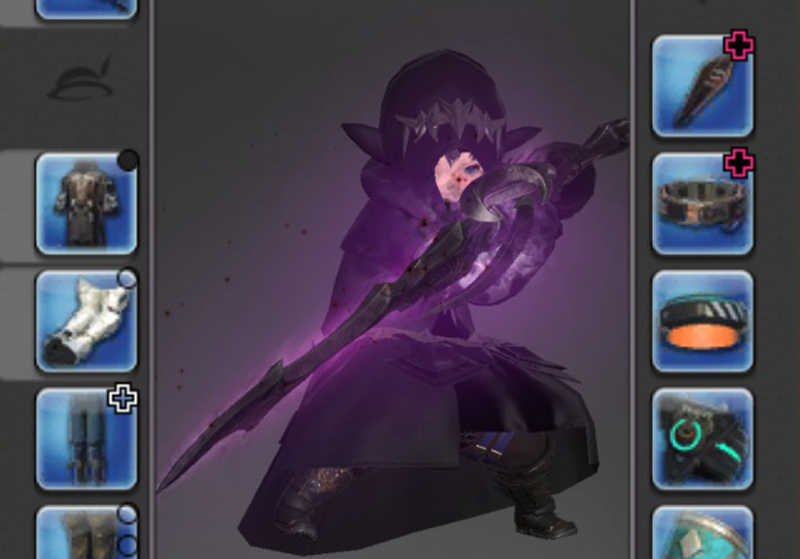
Task: Choose the black ring with teal glow
Action: 702,437
